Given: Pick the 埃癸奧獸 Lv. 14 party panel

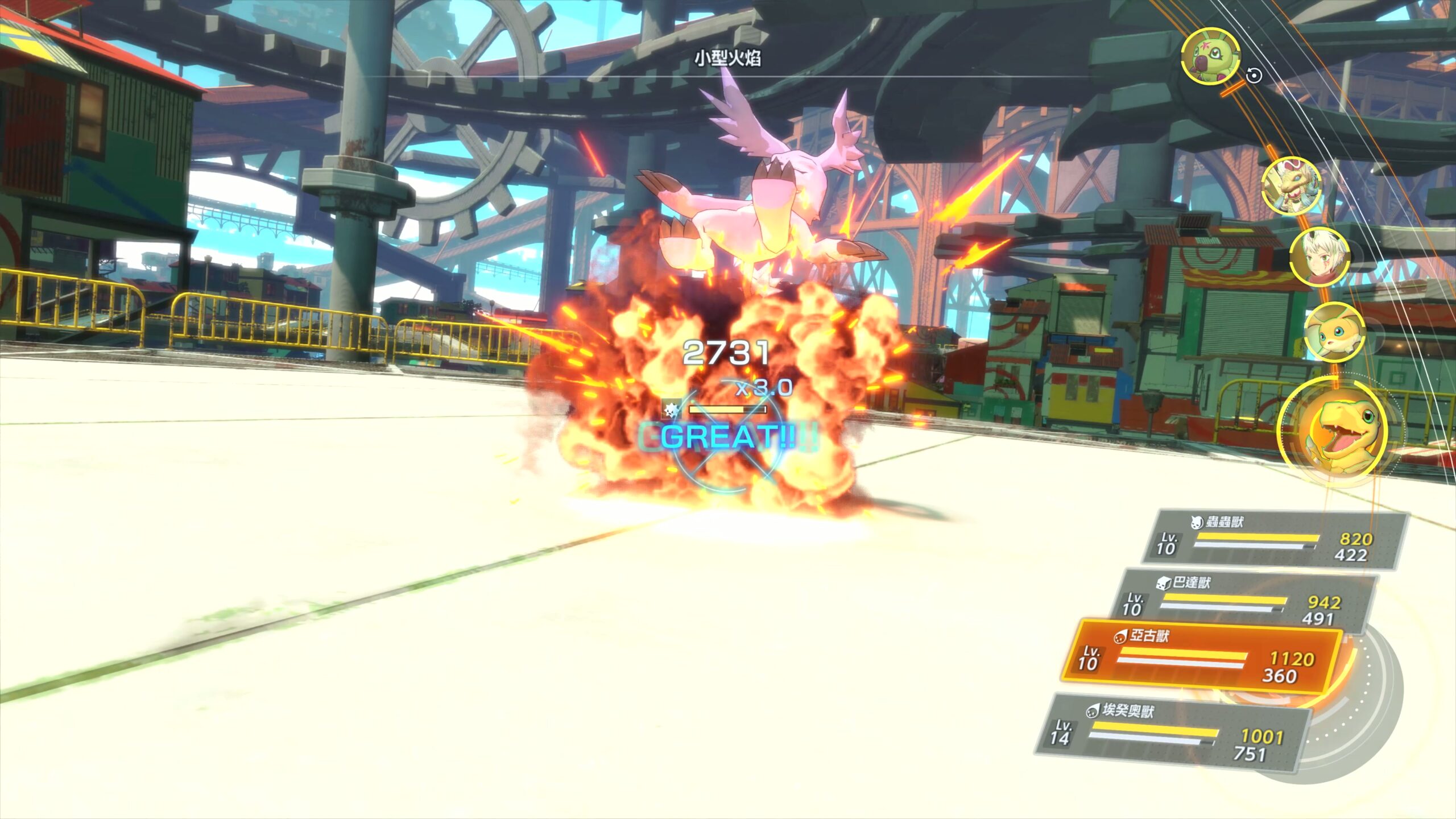Looking at the screenshot, I should (1172, 734).
